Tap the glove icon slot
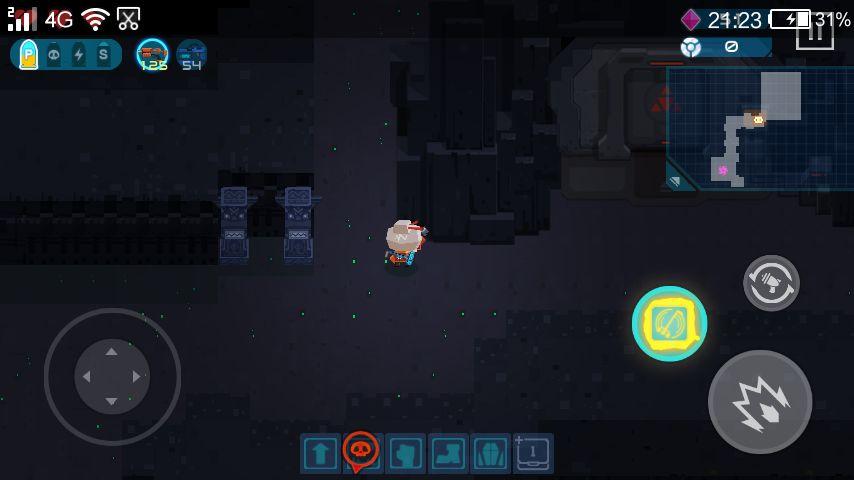This screenshot has width=854, height=480. pyautogui.click(x=406, y=454)
